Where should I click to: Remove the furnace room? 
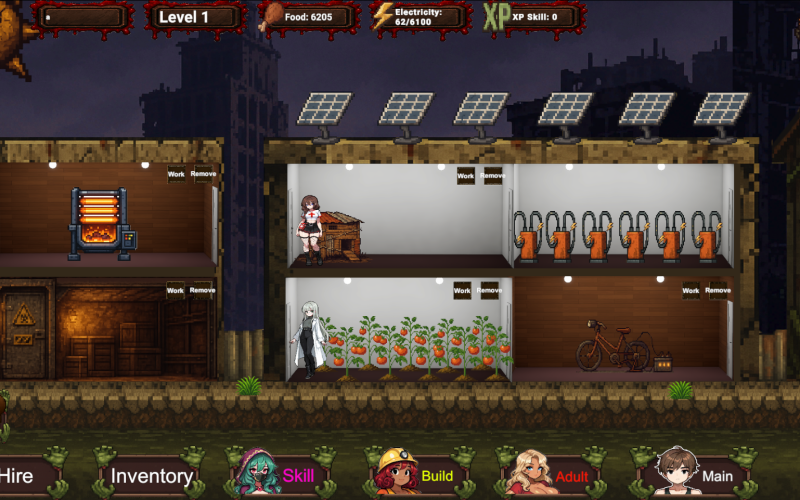(203, 174)
